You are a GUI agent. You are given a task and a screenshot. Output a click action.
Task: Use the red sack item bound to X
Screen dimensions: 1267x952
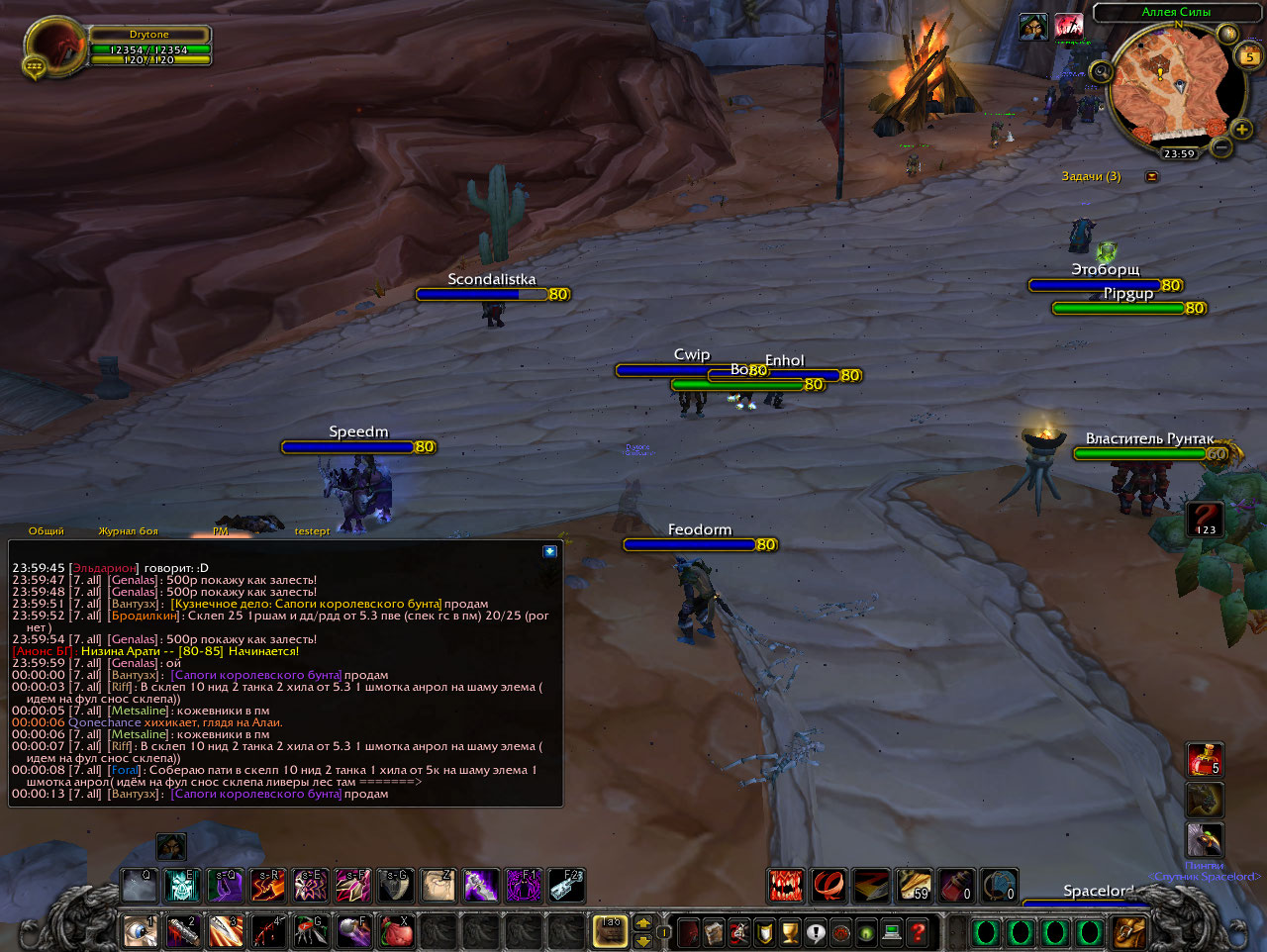pyautogui.click(x=396, y=931)
